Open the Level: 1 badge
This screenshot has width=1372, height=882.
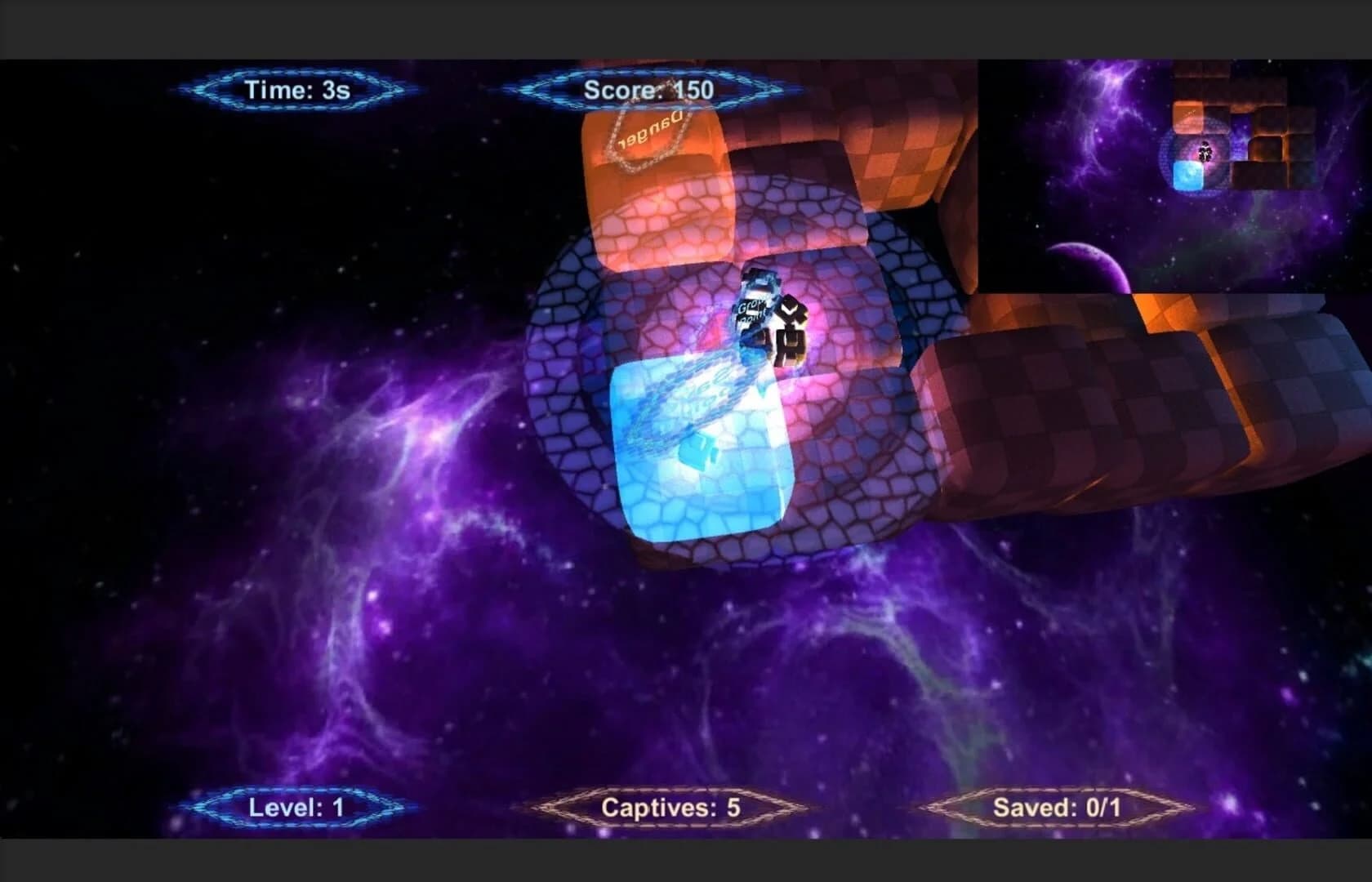pyautogui.click(x=298, y=808)
